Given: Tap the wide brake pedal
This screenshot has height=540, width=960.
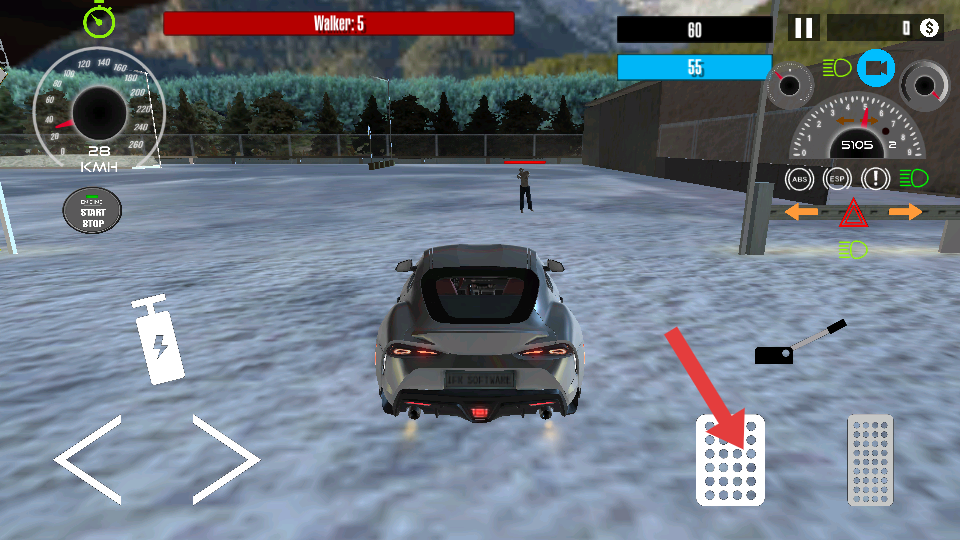Looking at the screenshot, I should pos(730,460).
